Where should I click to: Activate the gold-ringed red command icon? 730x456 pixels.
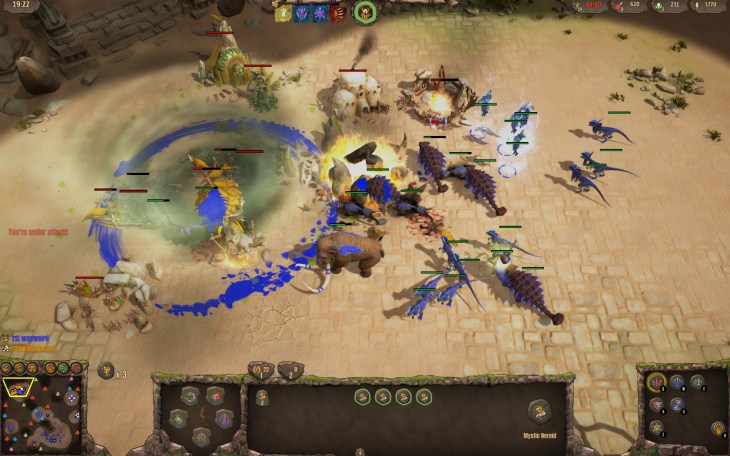pyautogui.click(x=657, y=381)
